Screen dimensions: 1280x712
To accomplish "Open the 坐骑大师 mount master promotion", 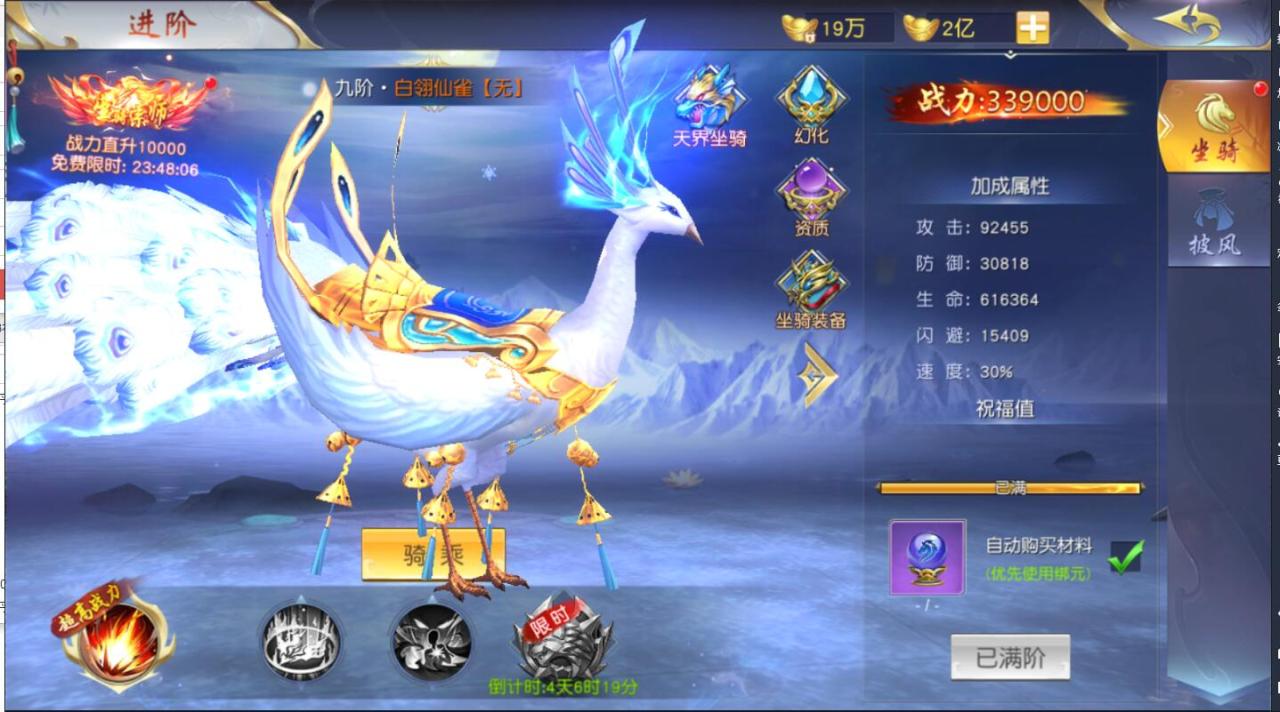I will [x=130, y=104].
